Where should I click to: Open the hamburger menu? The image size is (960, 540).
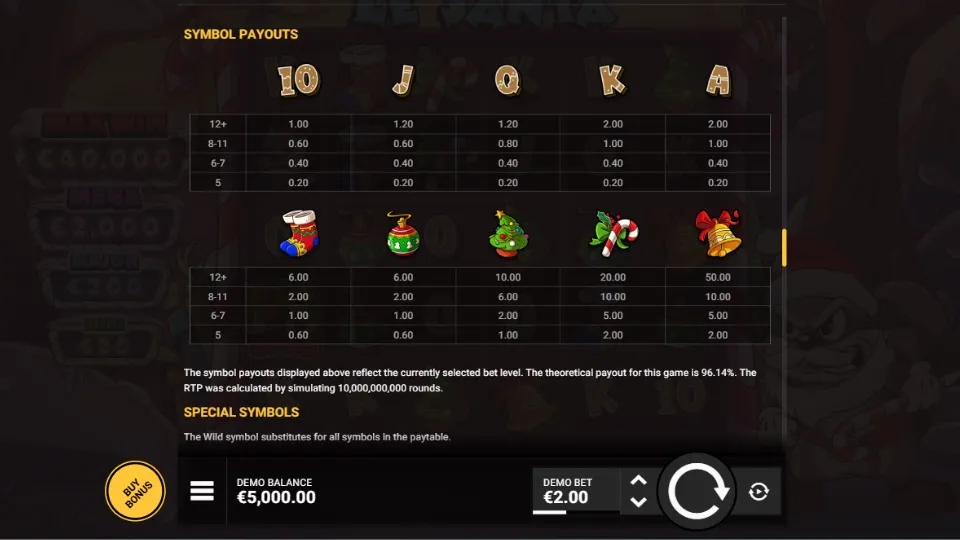(202, 491)
